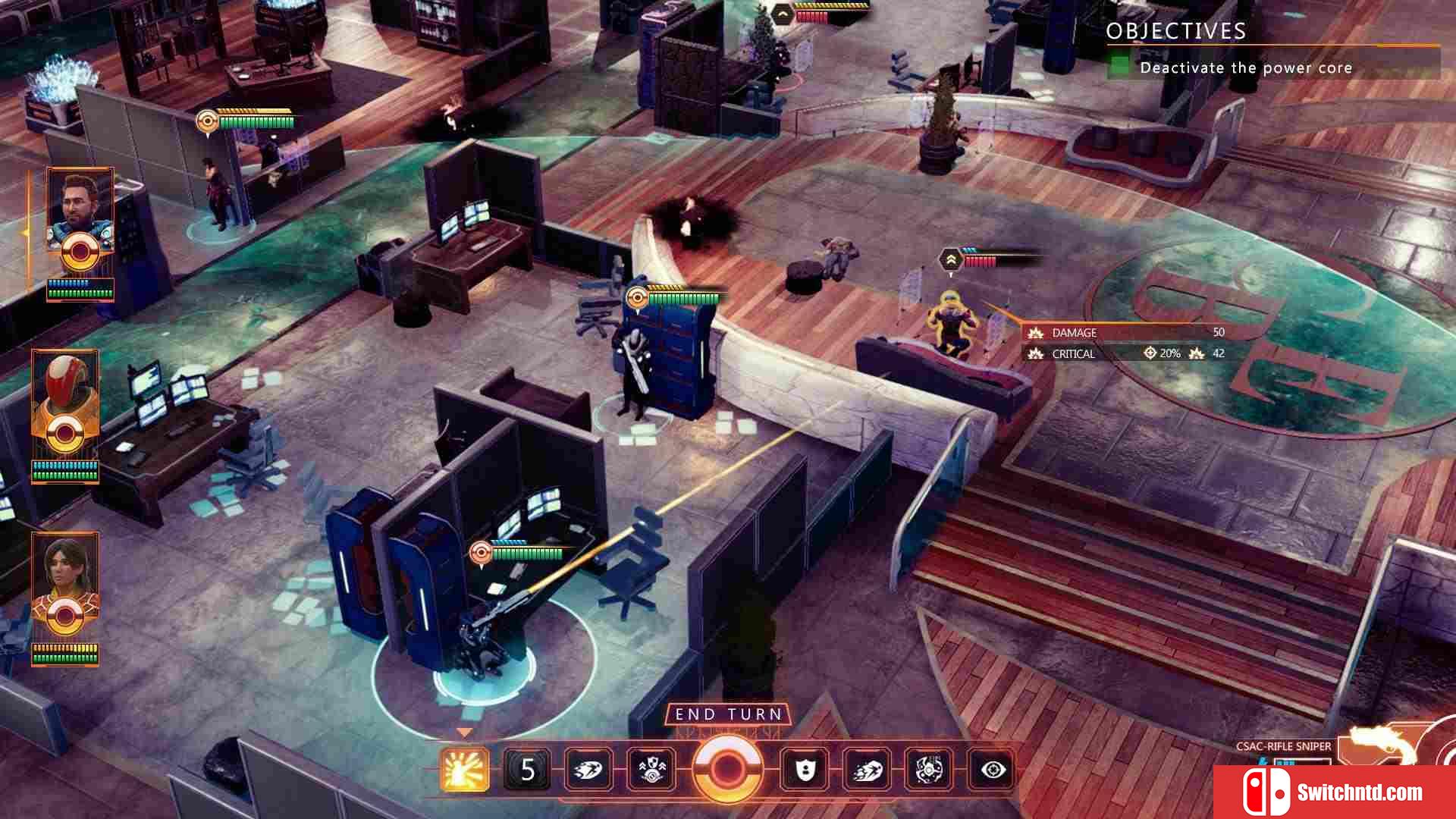Activate the shield with person defend ability
Screen dimensions: 1456x819
(805, 770)
